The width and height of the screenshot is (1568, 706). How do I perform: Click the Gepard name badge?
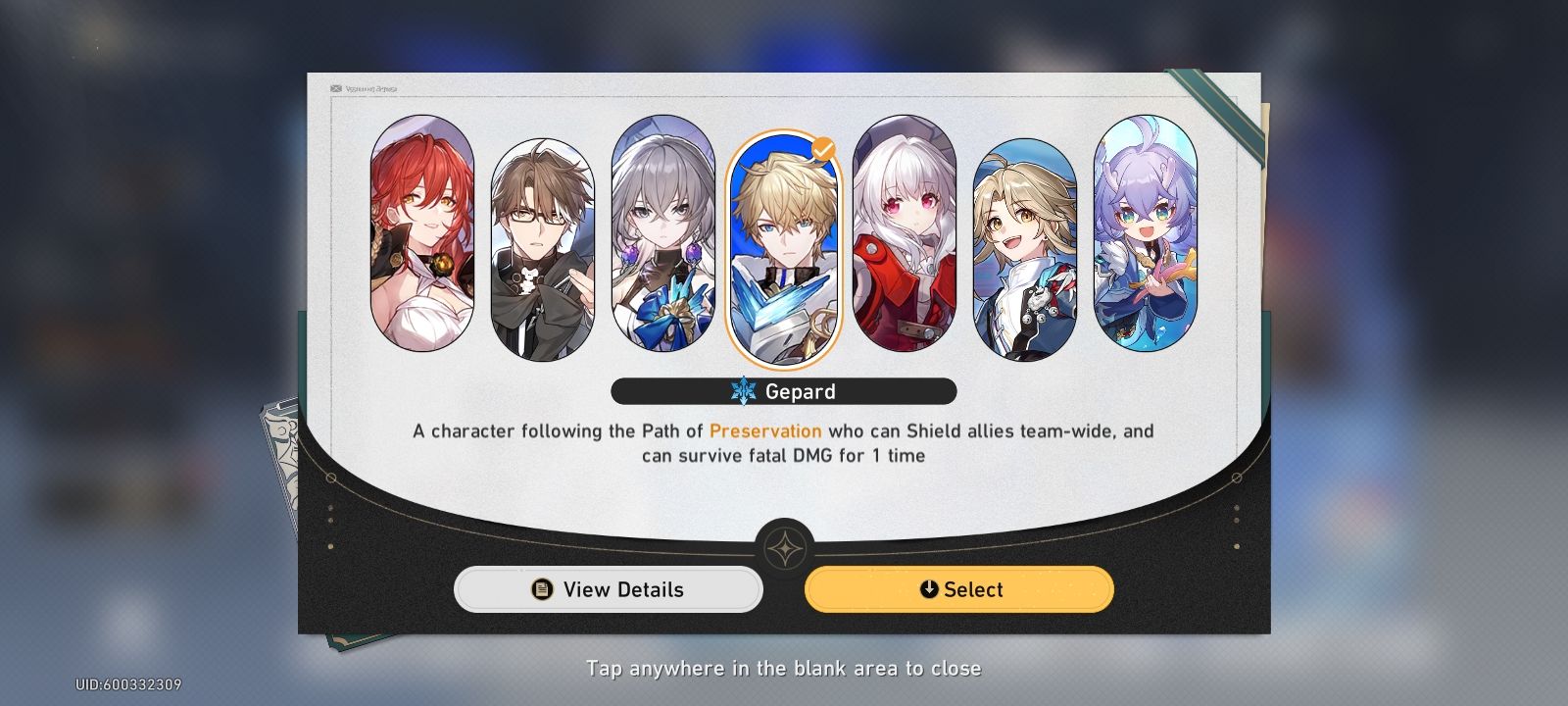tap(784, 391)
